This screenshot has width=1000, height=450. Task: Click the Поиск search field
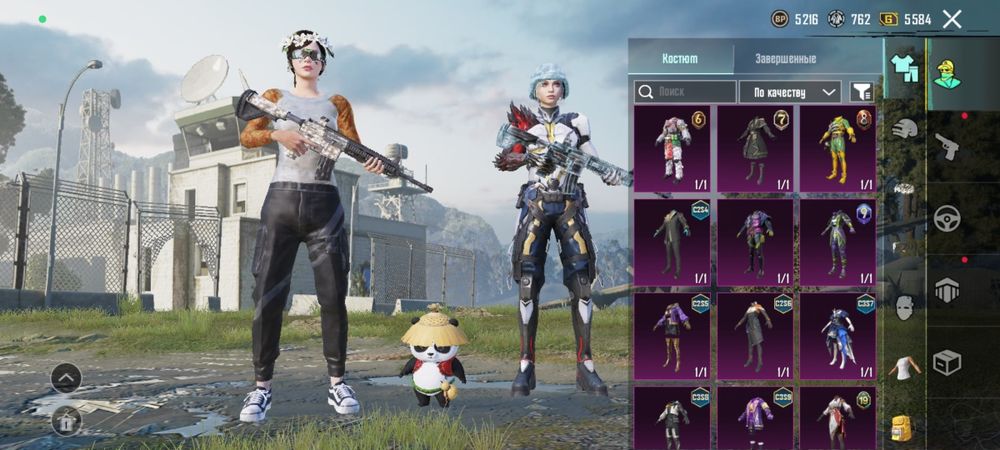click(684, 92)
